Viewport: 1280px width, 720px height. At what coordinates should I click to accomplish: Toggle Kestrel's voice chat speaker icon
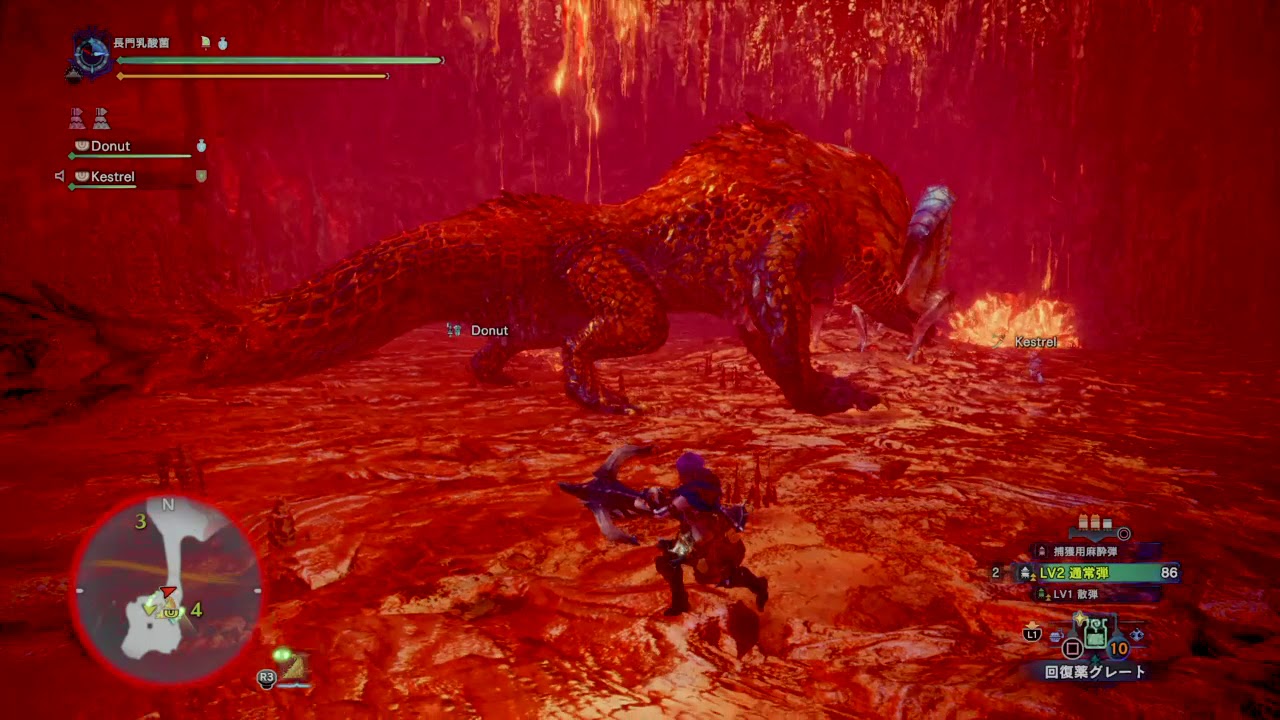click(59, 176)
